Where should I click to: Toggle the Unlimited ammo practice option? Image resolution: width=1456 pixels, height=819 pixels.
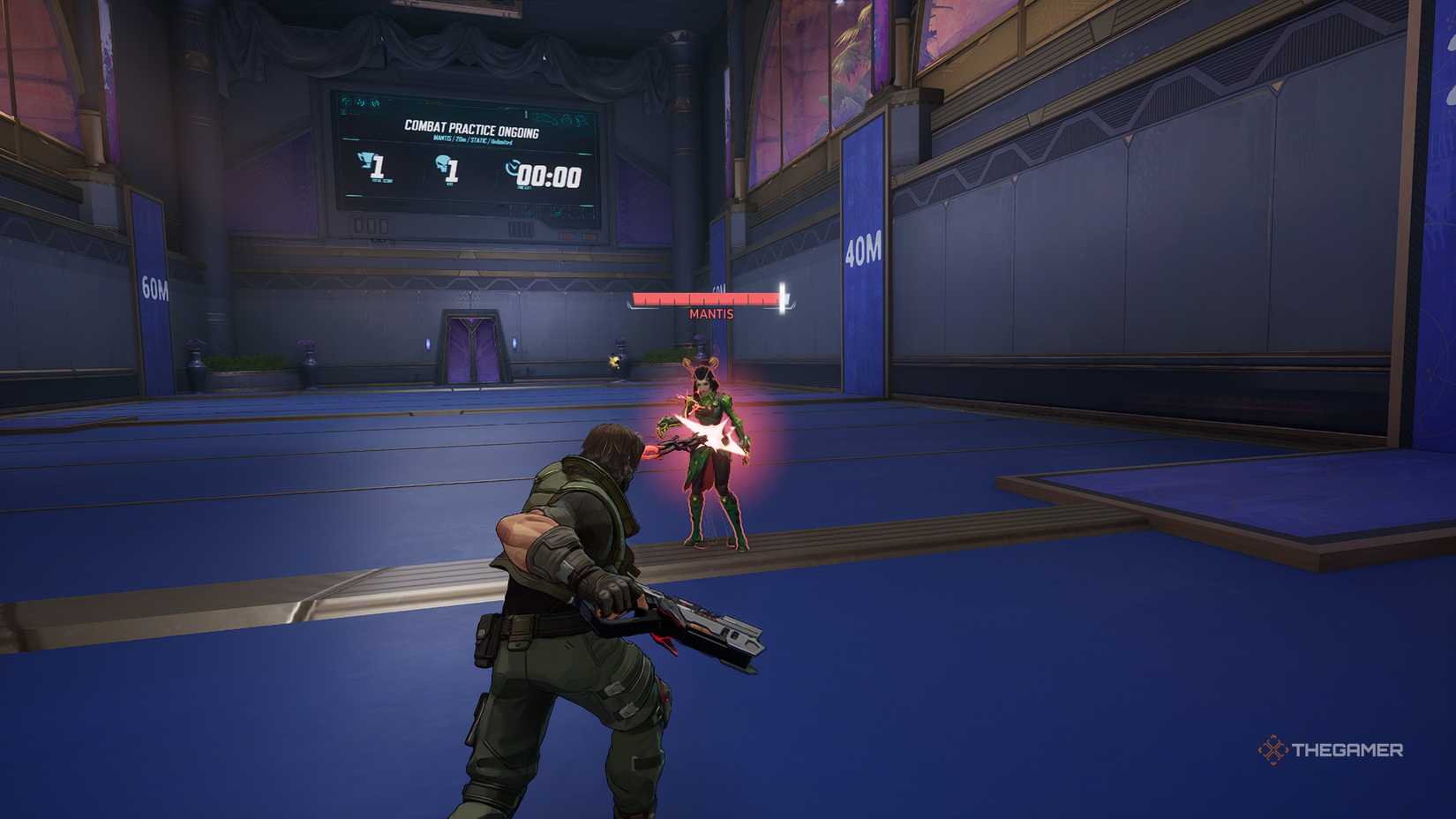pos(502,141)
